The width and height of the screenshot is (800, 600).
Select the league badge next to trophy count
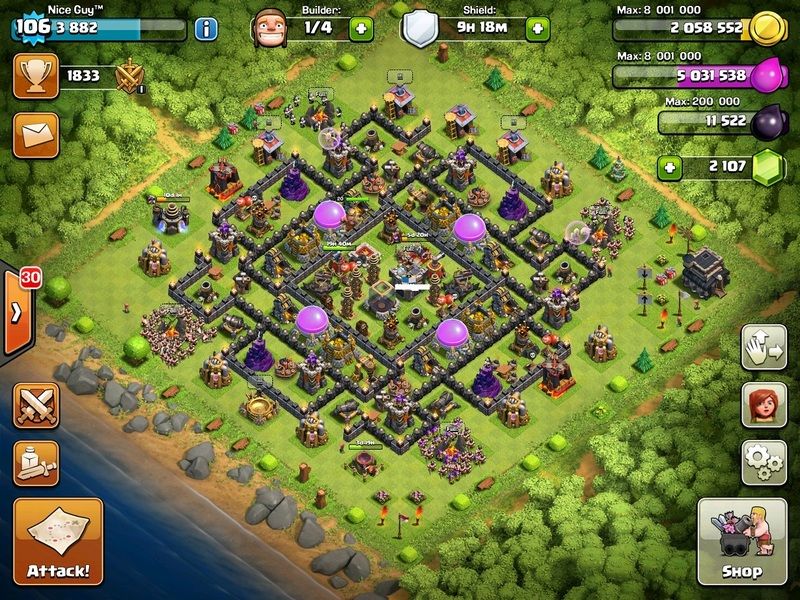[131, 76]
